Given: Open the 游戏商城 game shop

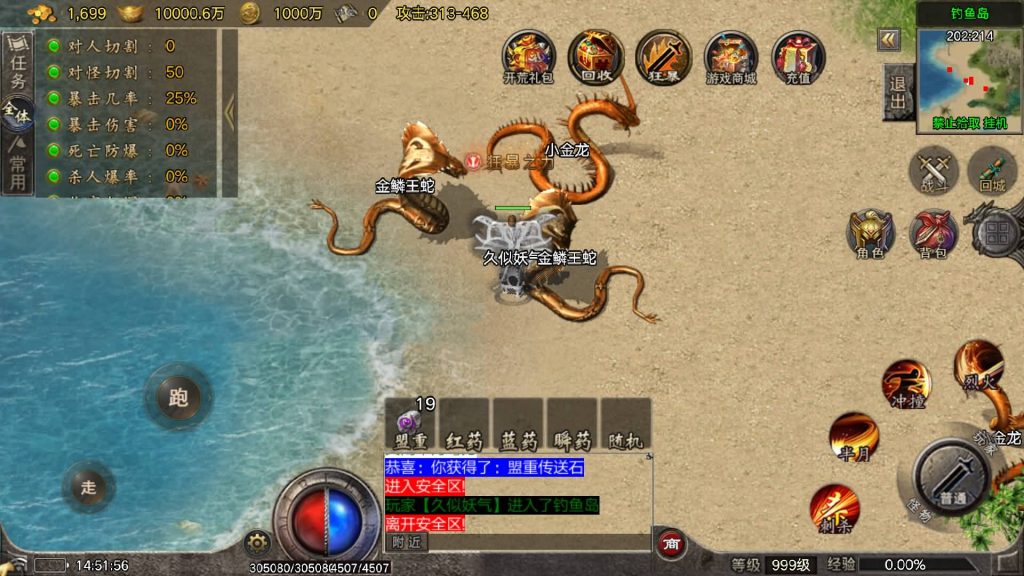Looking at the screenshot, I should coord(731,56).
